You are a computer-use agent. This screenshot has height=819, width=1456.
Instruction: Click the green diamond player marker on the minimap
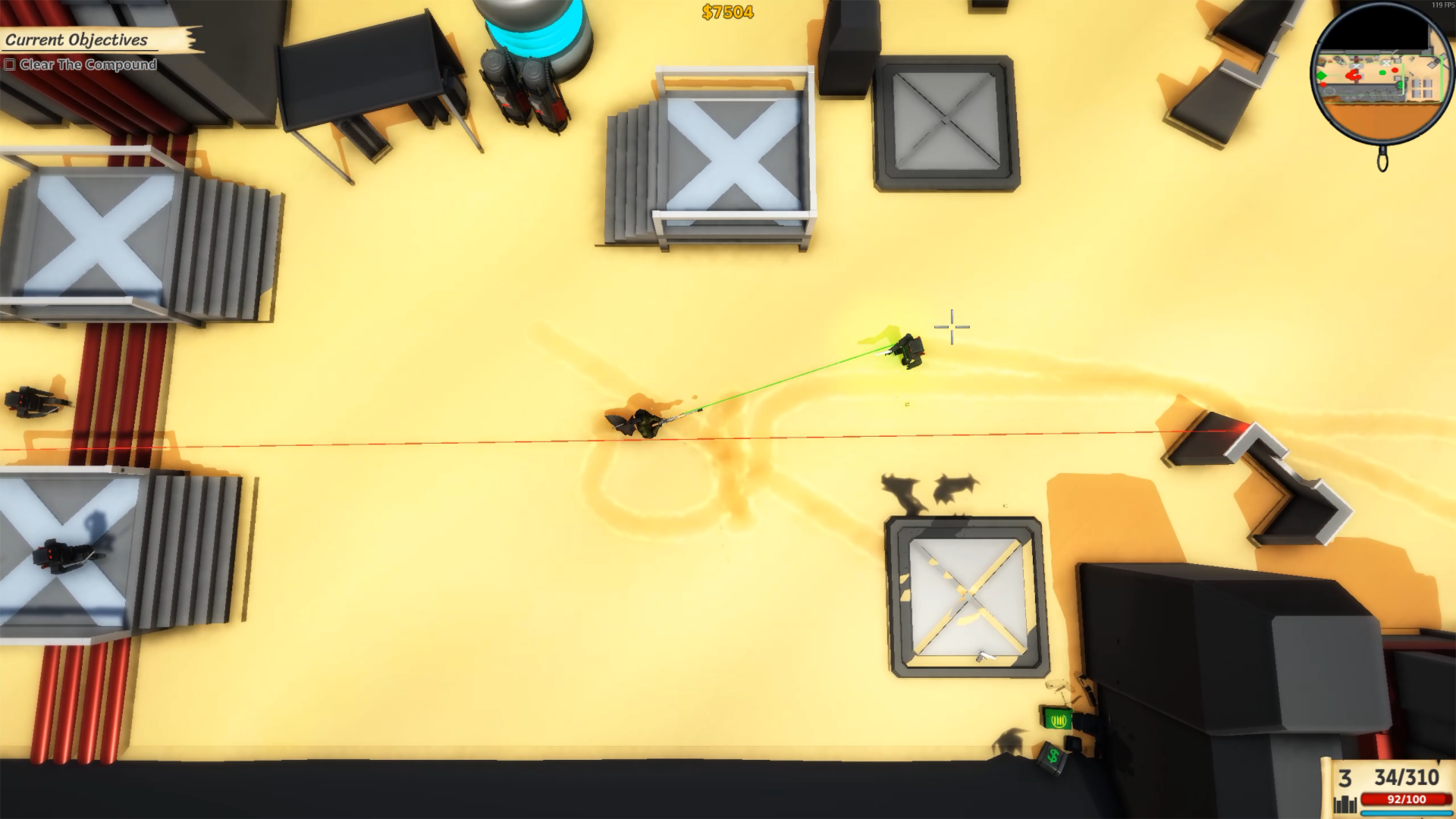(1322, 76)
